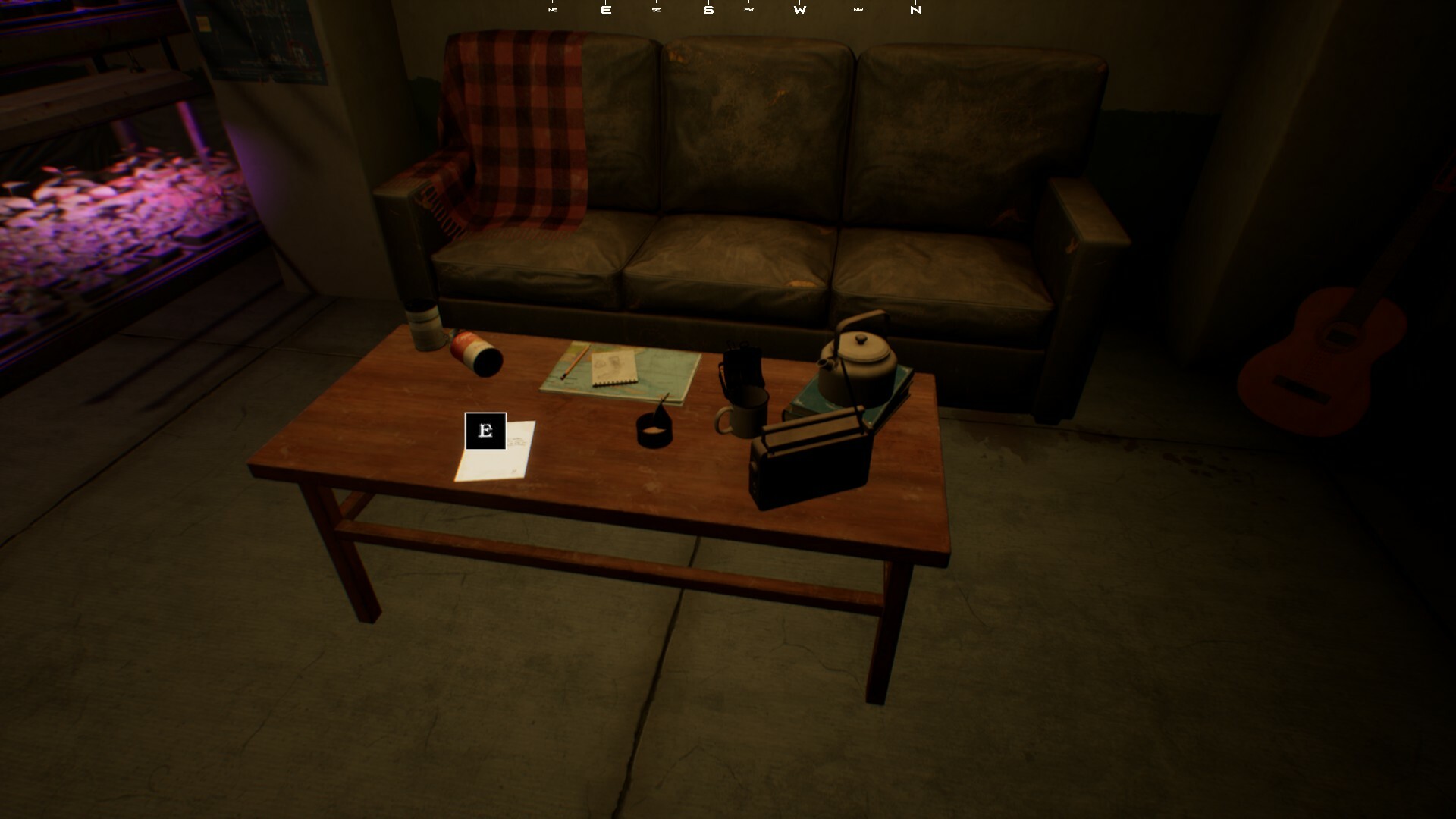Click the S marker on the compass bar

click(710, 10)
